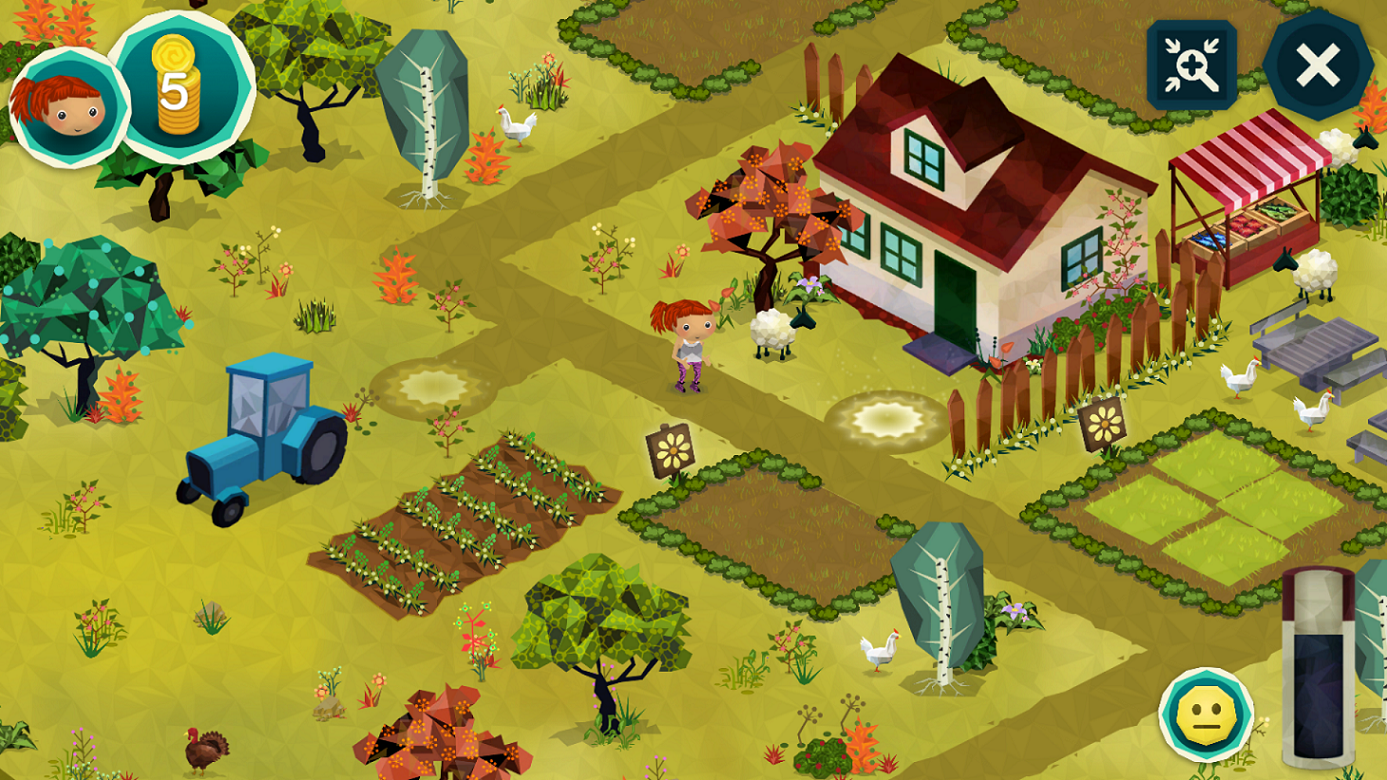Screen dimensions: 1387x780
Task: Close the farm view with X
Action: pyautogui.click(x=1317, y=66)
